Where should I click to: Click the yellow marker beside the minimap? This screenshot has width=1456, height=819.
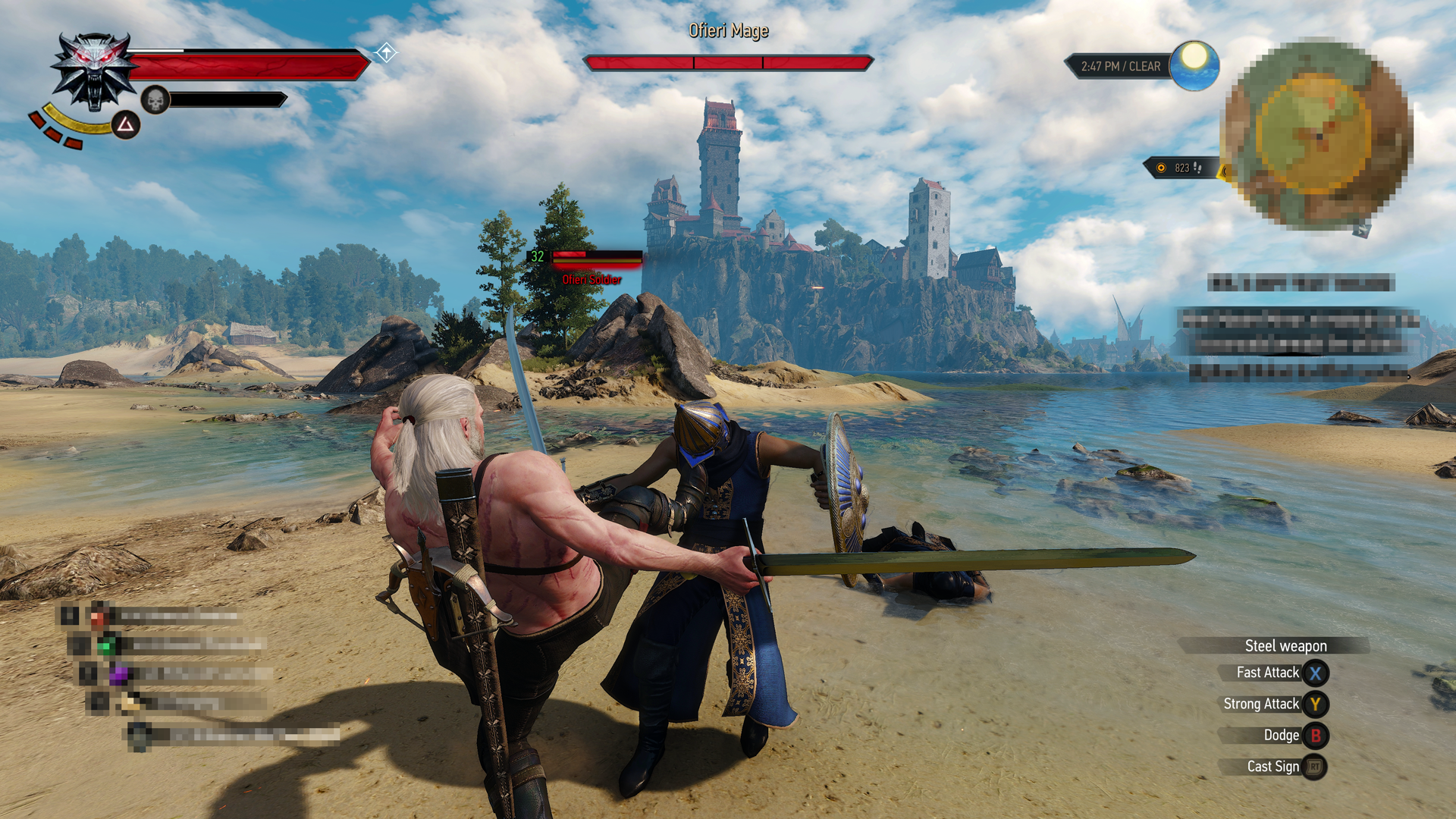(x=1222, y=171)
